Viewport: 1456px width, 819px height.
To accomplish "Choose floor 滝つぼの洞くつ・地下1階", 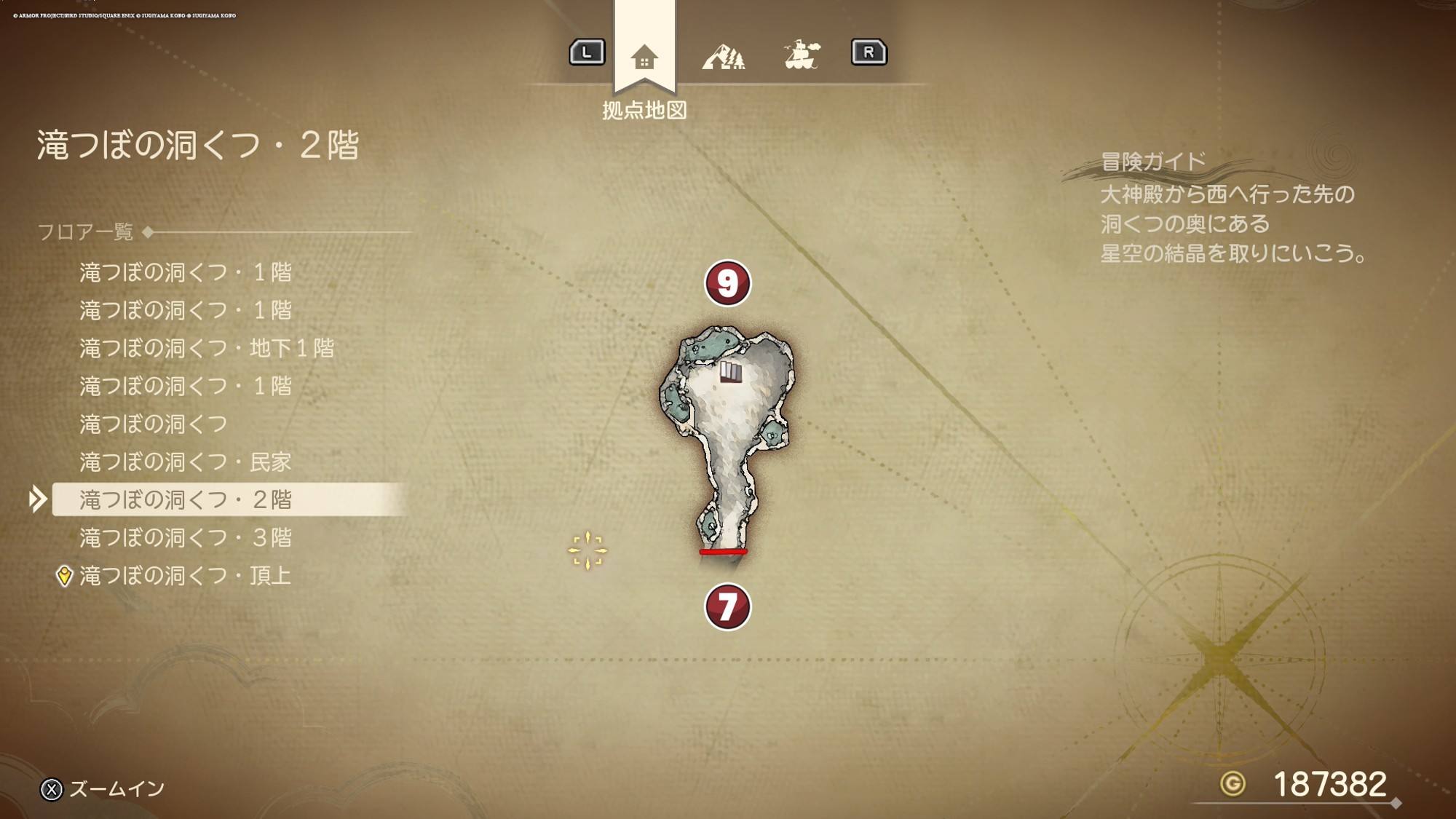I will (x=207, y=348).
